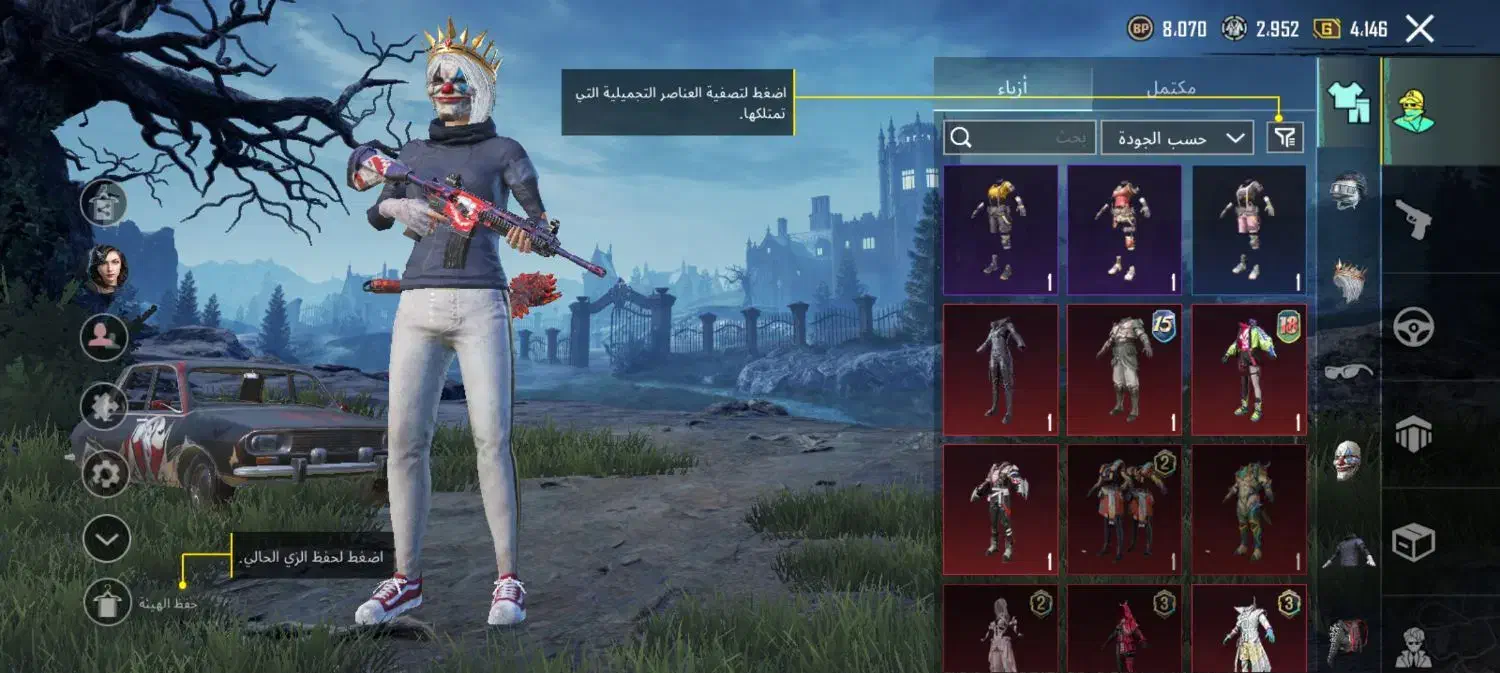Select the yellow-haired outfit tile

pos(1000,230)
